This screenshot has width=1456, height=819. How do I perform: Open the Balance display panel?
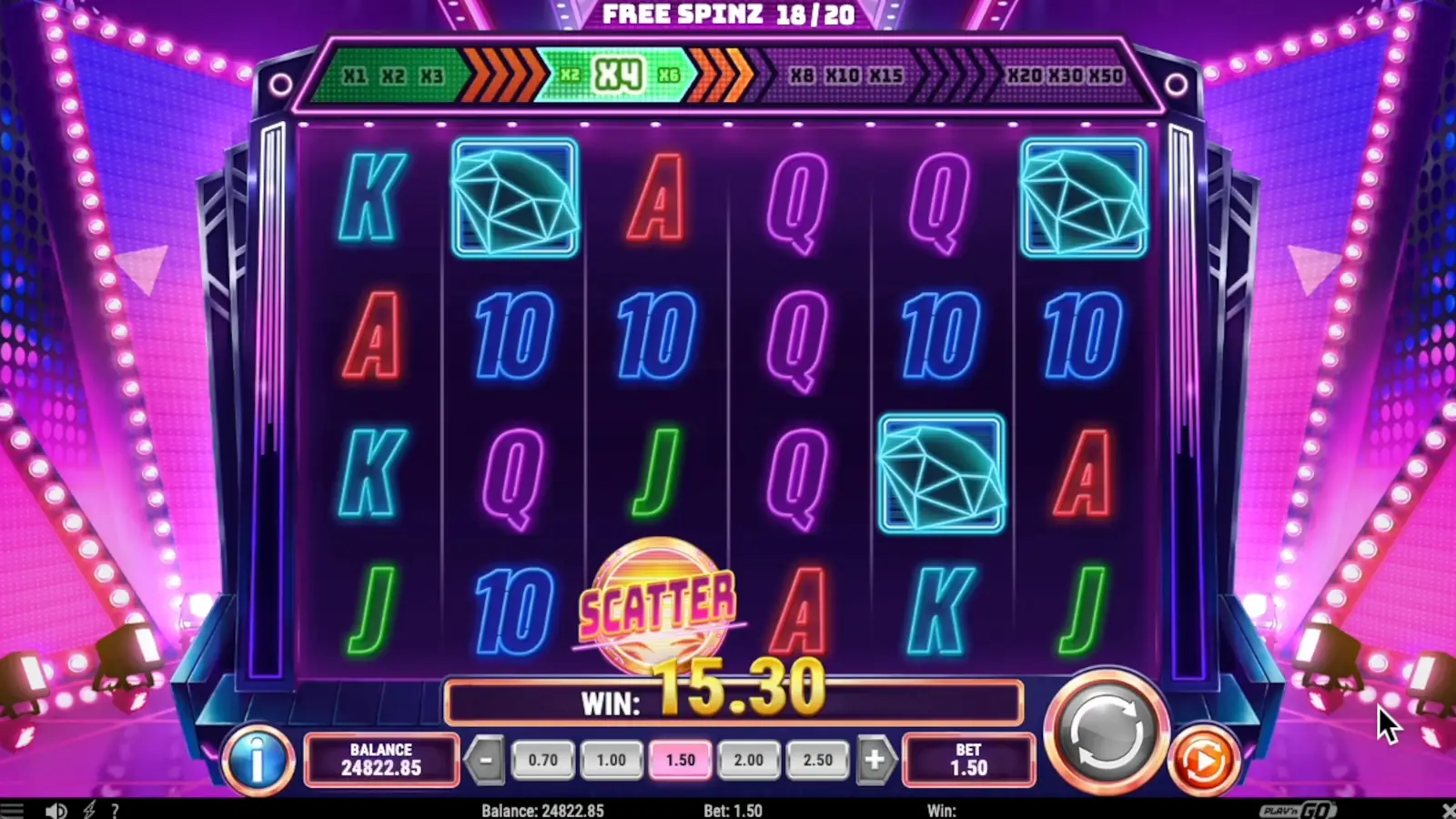pos(381,762)
